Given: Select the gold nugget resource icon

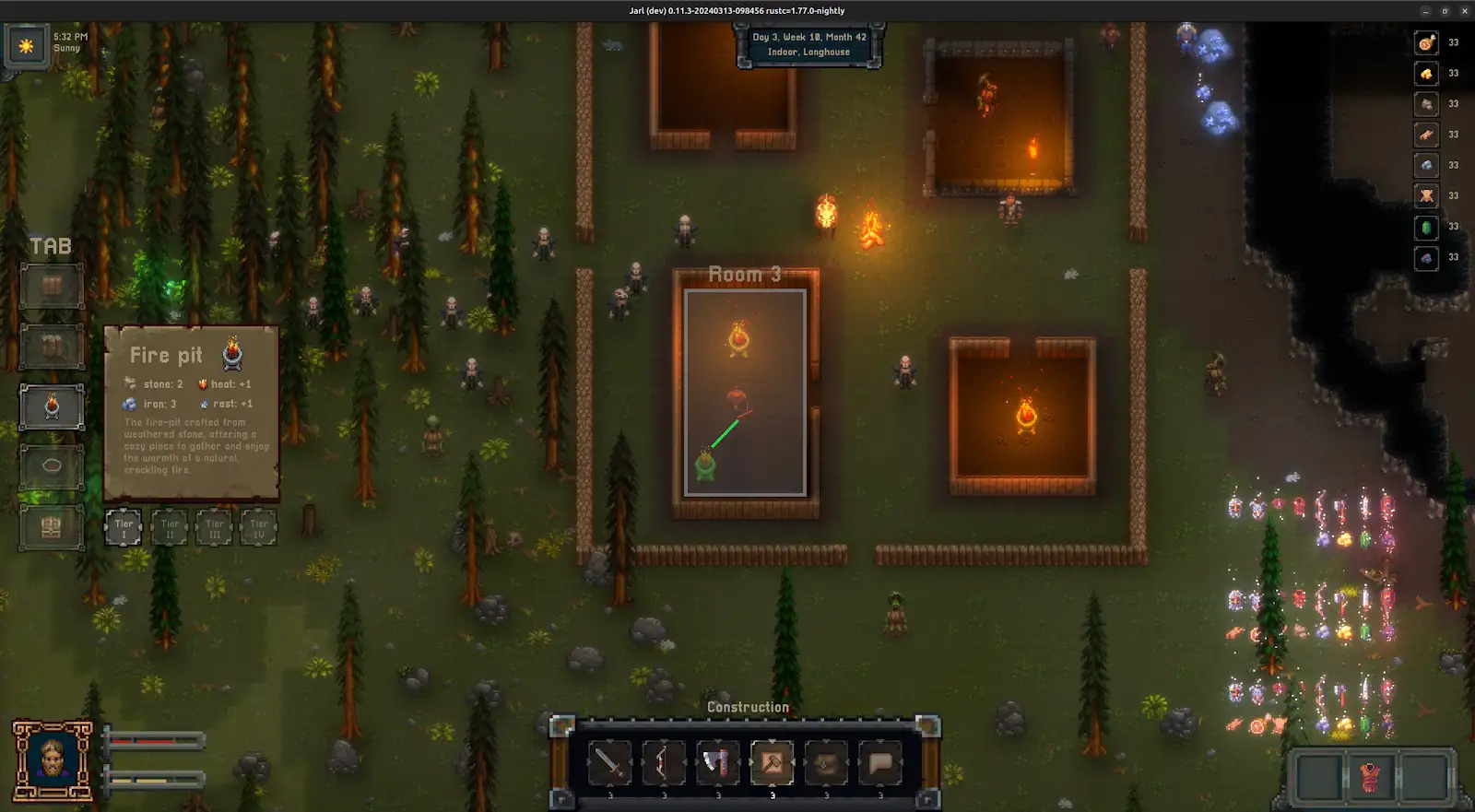Looking at the screenshot, I should pos(1426,74).
